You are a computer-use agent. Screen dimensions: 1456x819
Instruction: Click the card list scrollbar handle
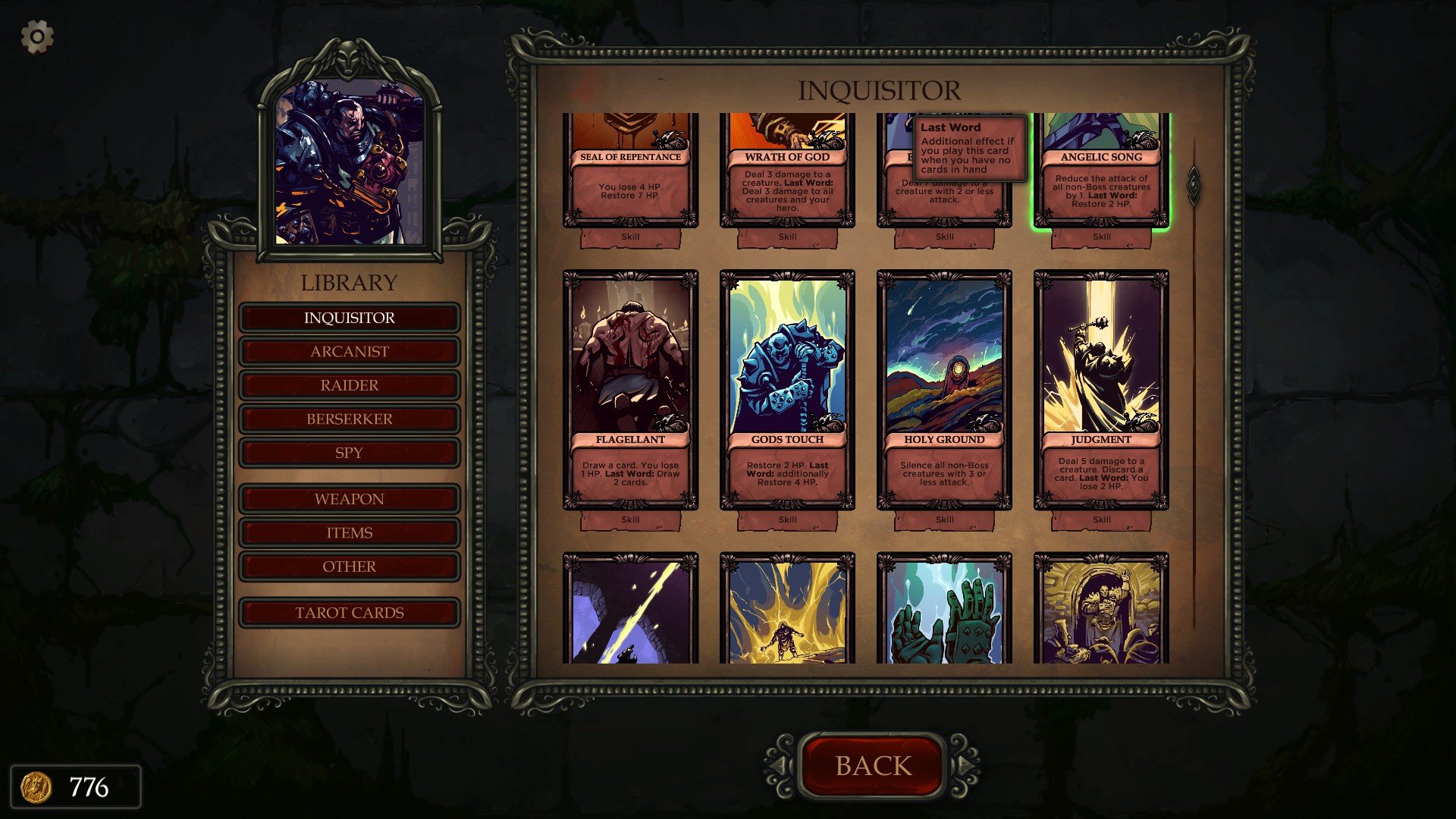1194,185
